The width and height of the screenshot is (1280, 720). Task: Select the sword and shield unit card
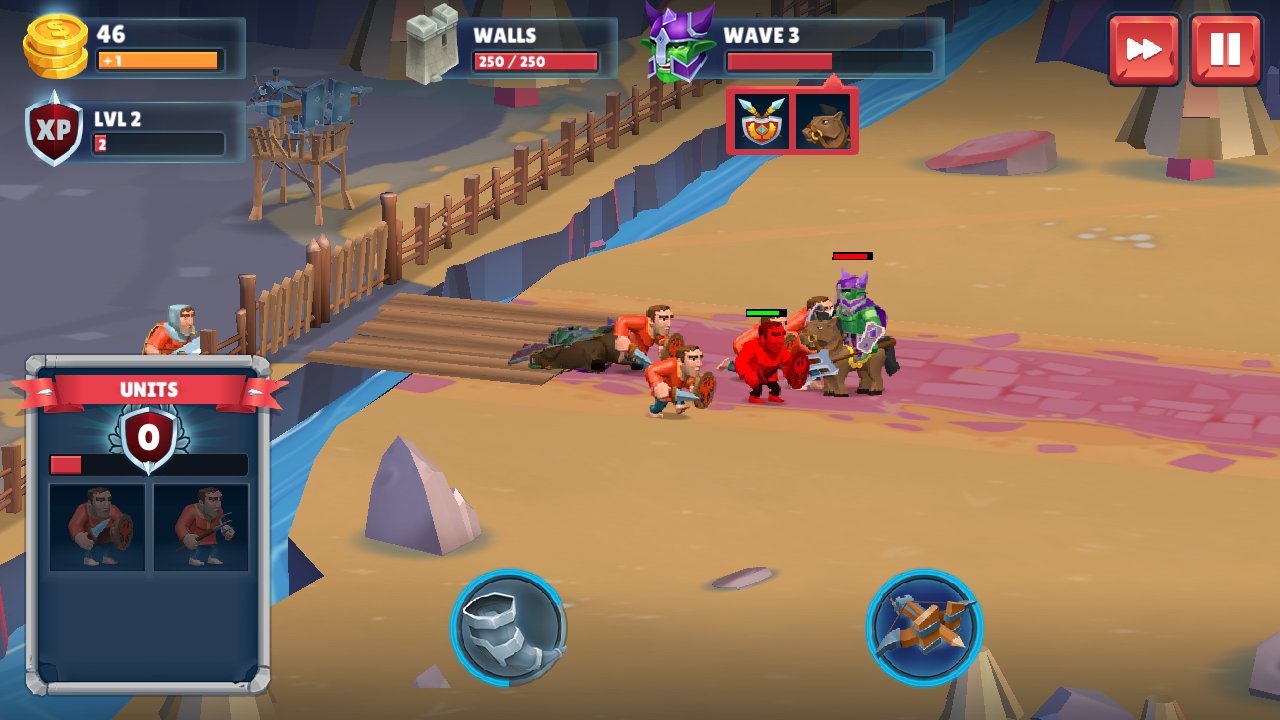point(97,527)
